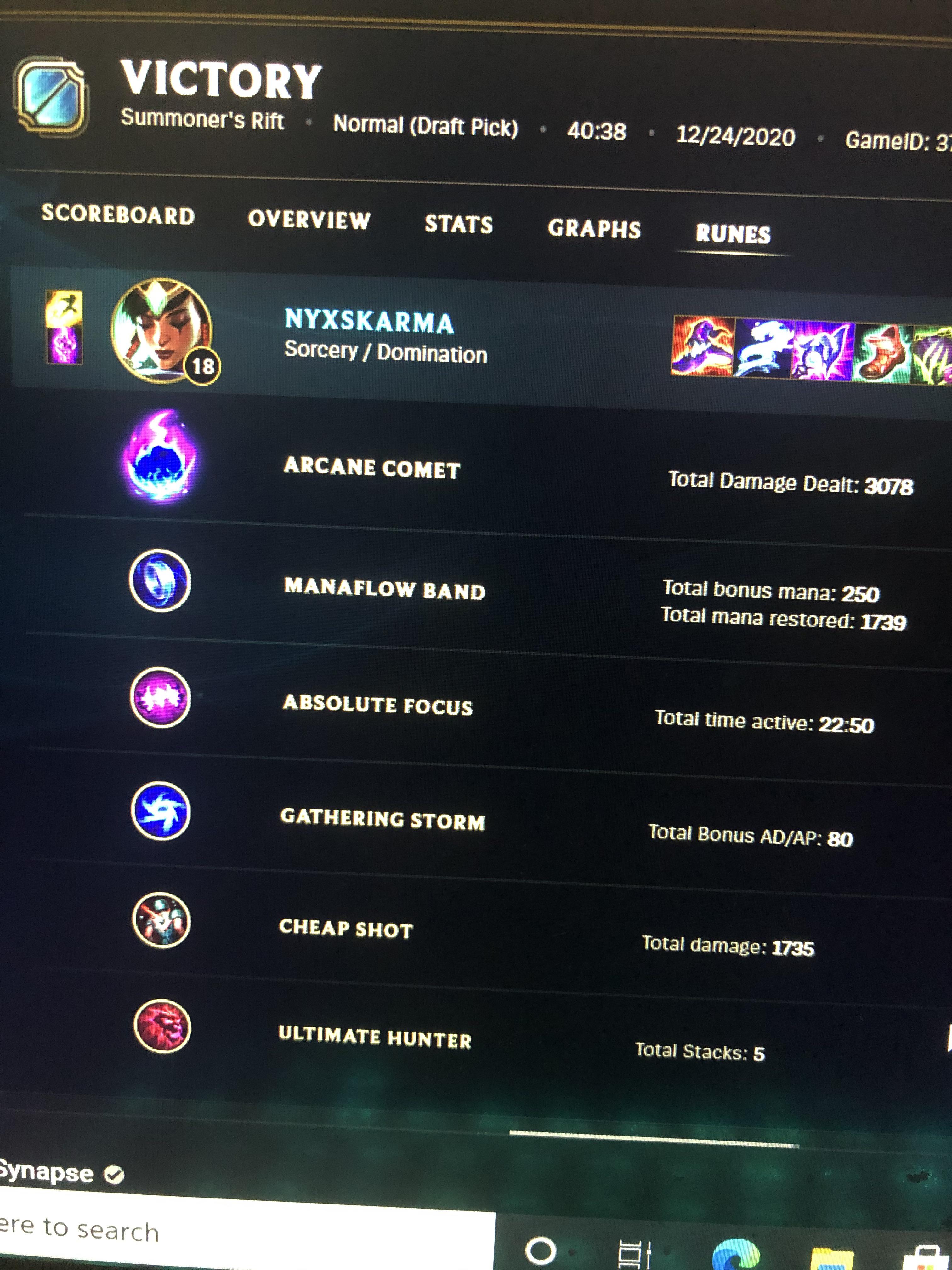Open the STATS view
952x1270 pixels.
tap(458, 225)
